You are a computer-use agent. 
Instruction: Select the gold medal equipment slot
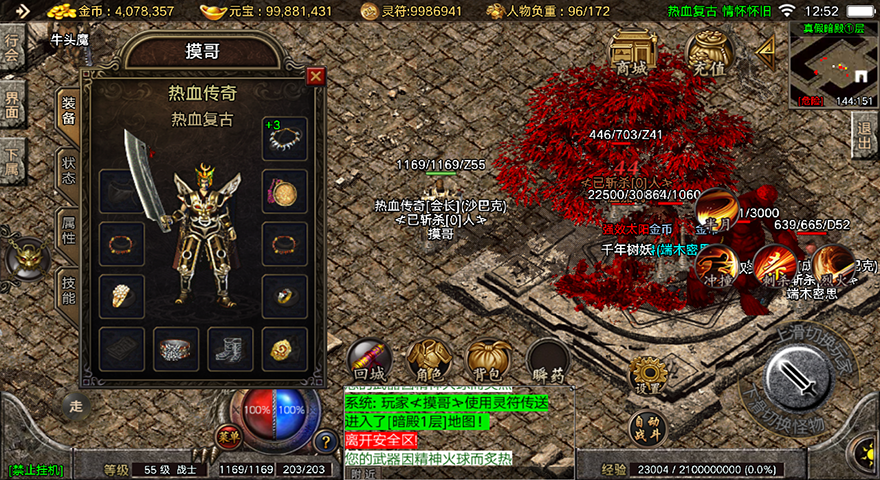(284, 349)
